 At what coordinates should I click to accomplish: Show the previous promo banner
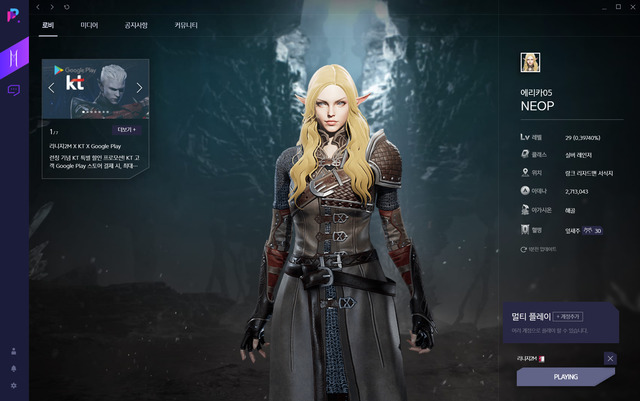[x=52, y=88]
